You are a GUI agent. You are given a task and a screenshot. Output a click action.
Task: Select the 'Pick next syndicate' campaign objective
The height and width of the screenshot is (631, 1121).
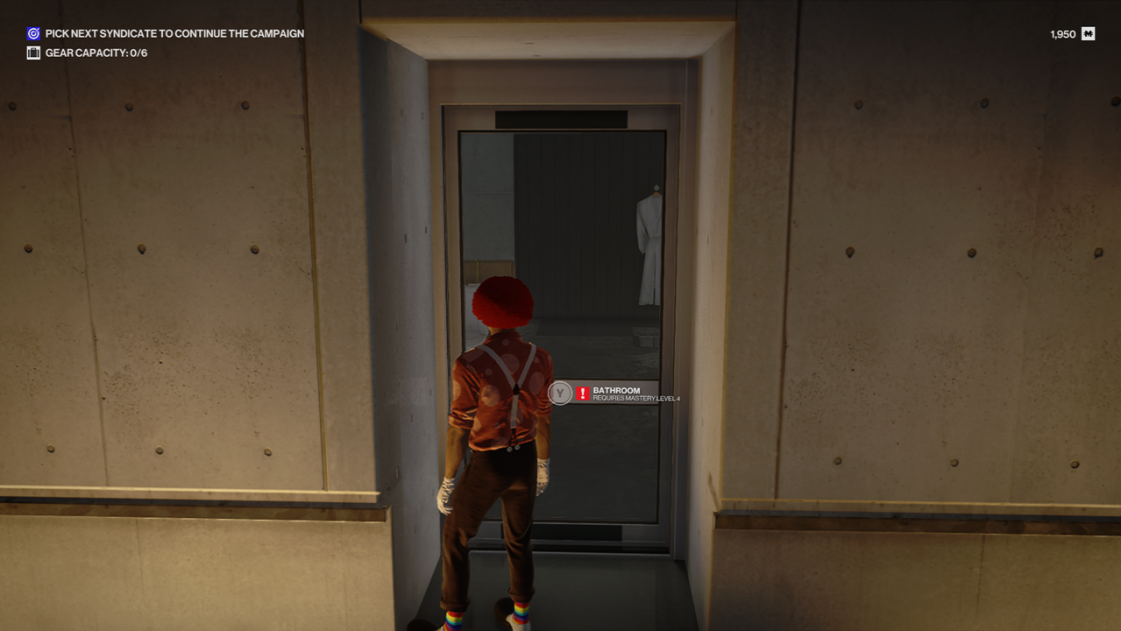173,34
